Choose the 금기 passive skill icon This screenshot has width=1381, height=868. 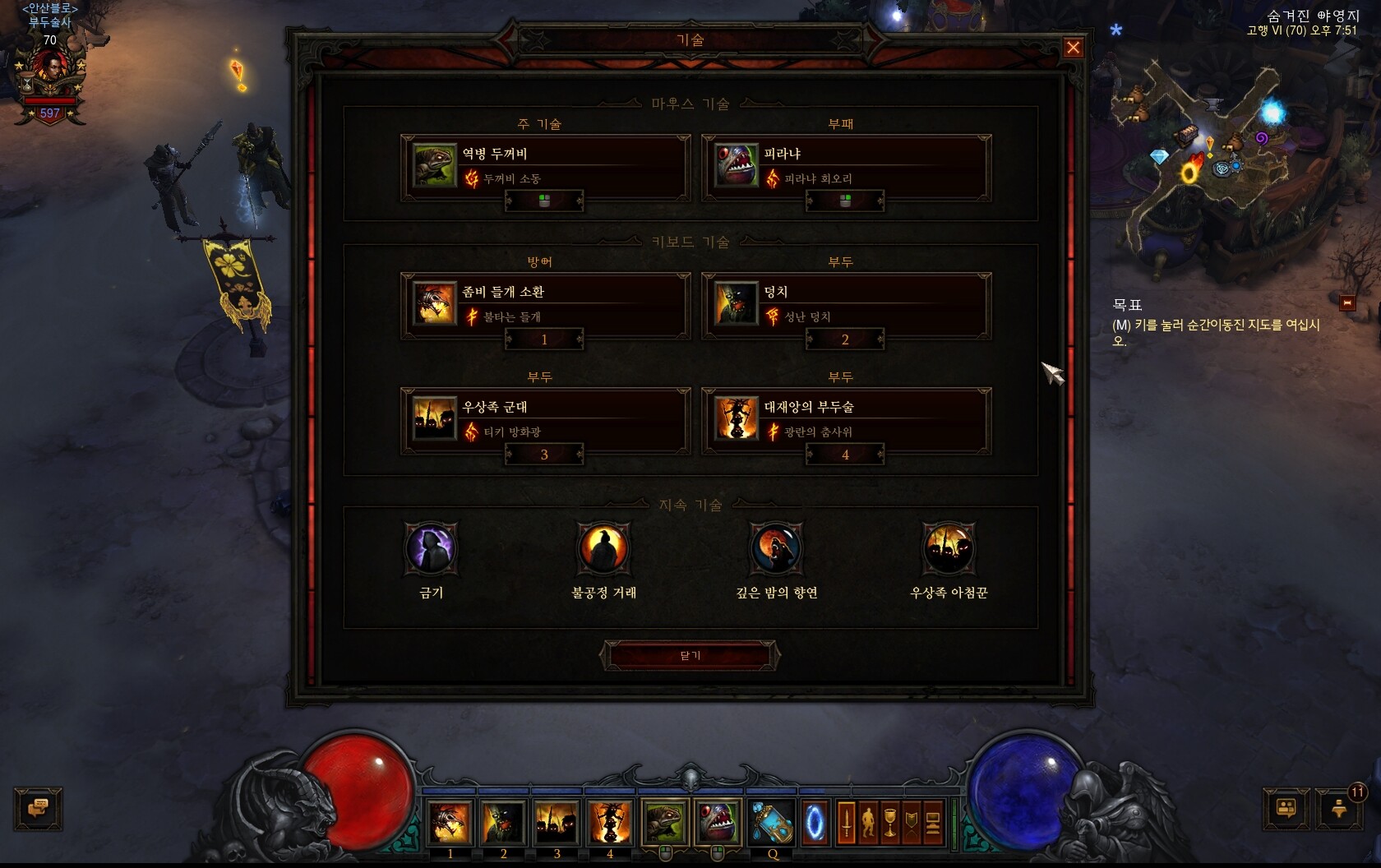pos(432,548)
